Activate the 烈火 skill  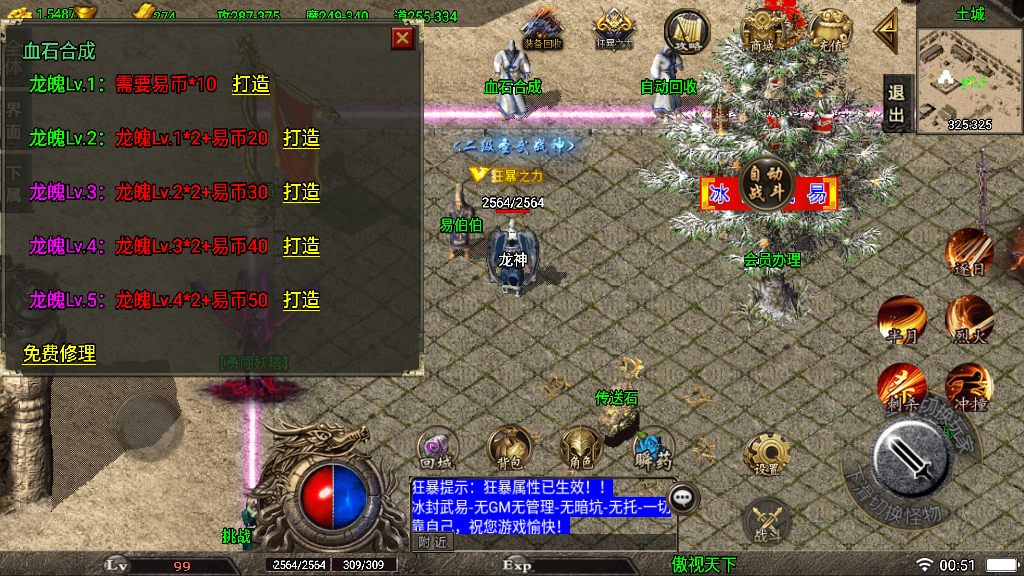[969, 319]
